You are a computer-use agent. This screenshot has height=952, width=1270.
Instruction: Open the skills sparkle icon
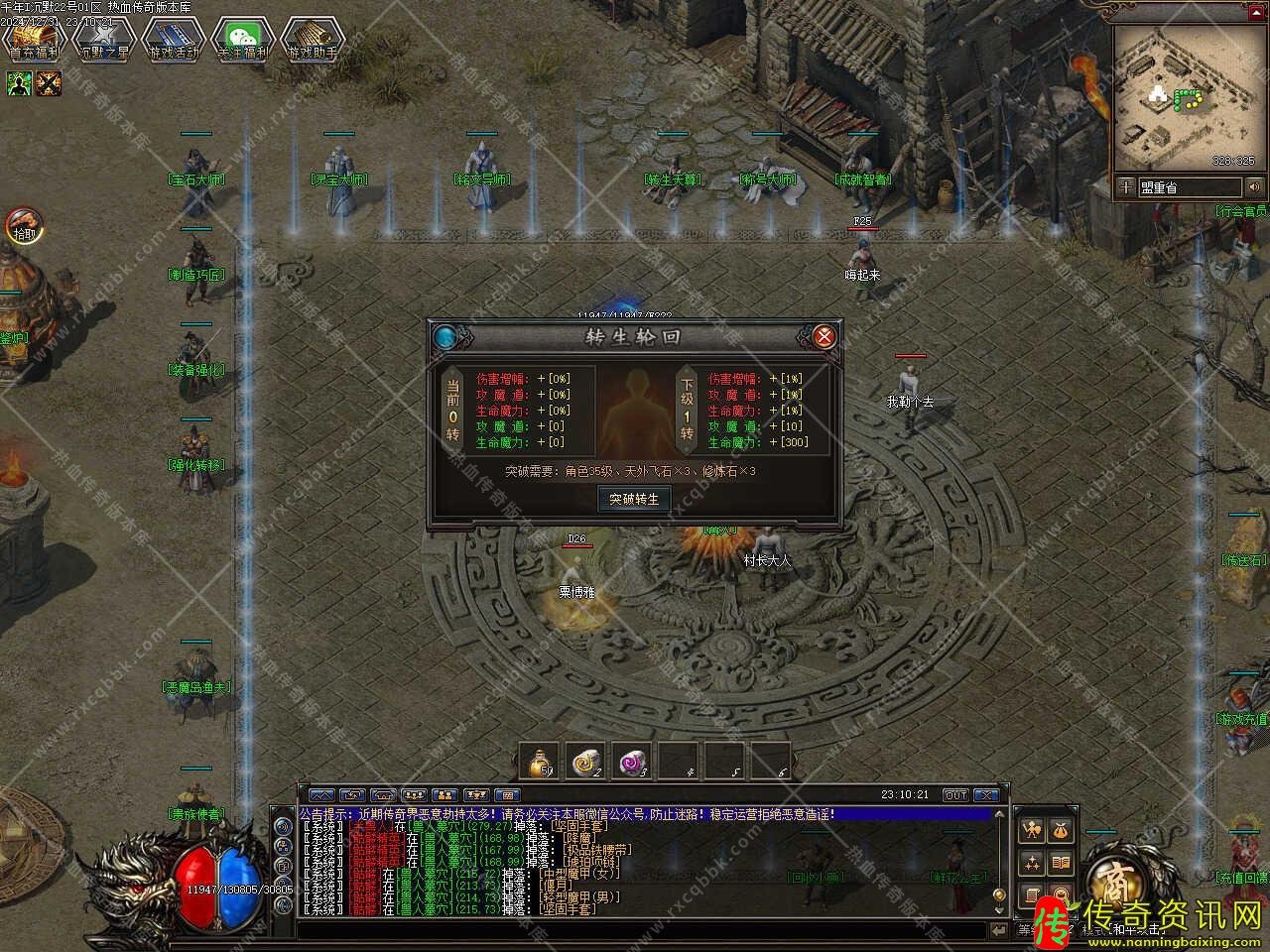pos(1033,863)
